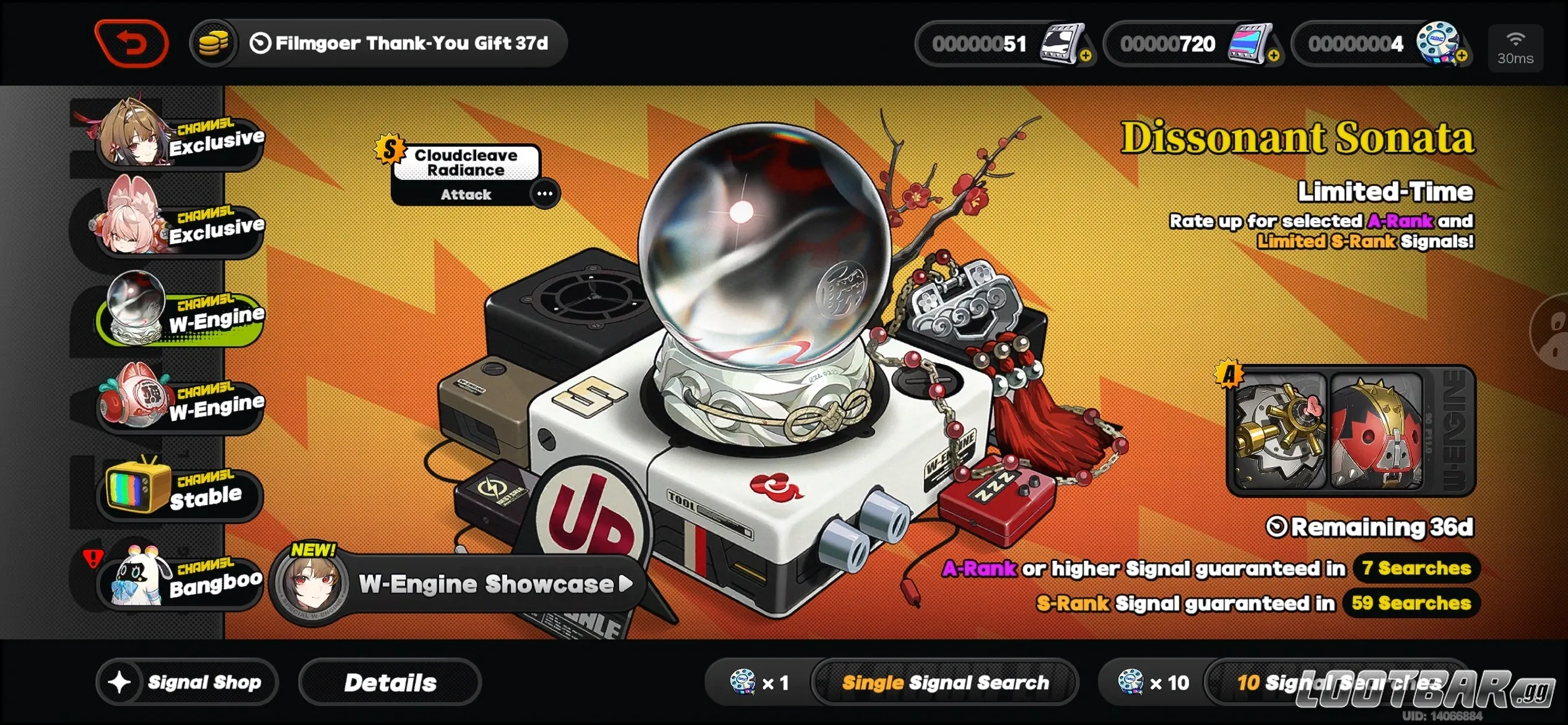Open the Details panel
Image resolution: width=1568 pixels, height=725 pixels.
tap(390, 682)
